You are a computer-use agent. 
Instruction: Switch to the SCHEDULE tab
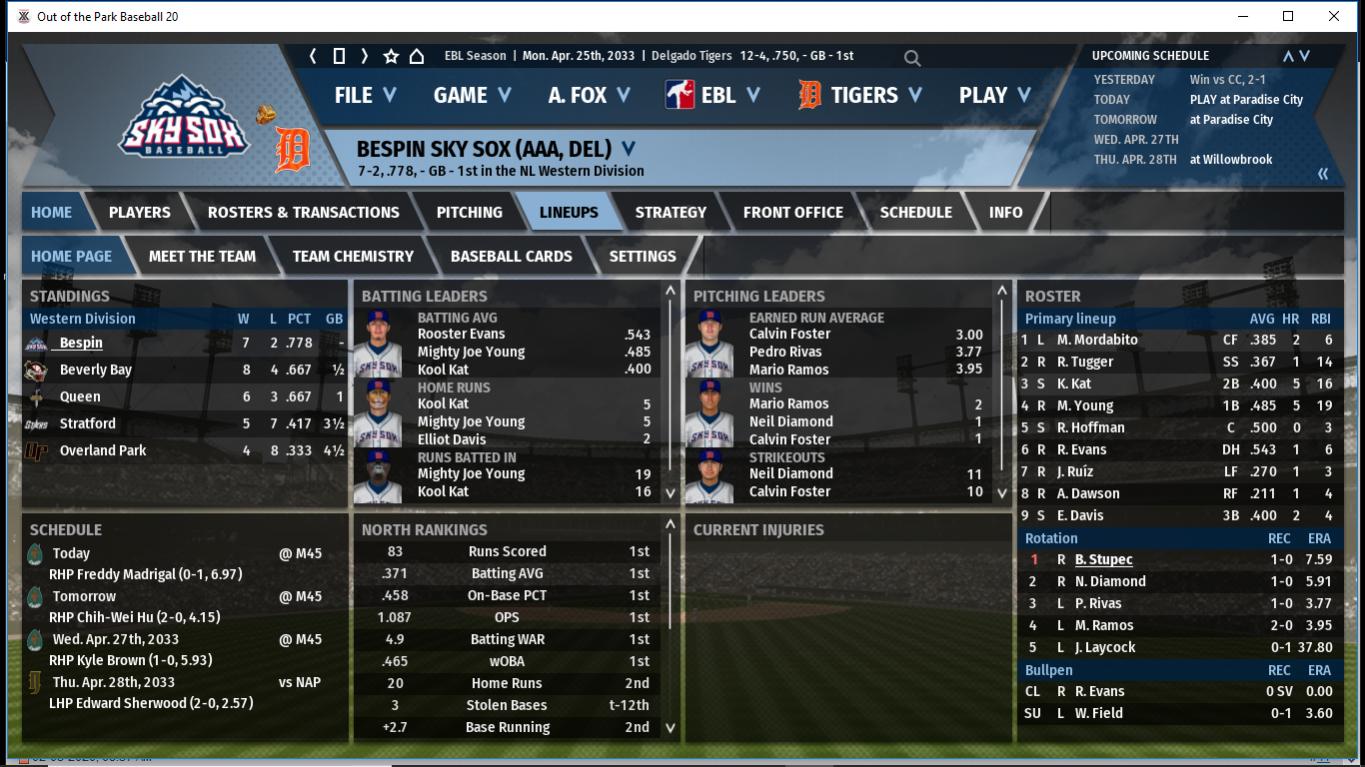pos(915,212)
